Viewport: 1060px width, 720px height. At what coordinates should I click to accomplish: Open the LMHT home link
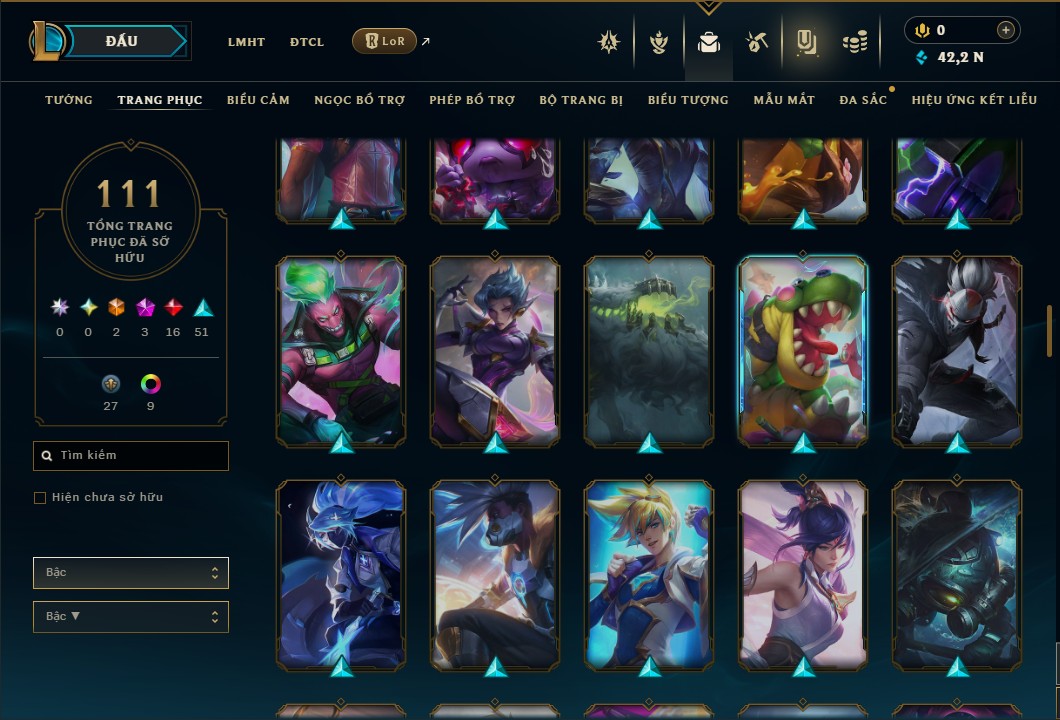[246, 42]
